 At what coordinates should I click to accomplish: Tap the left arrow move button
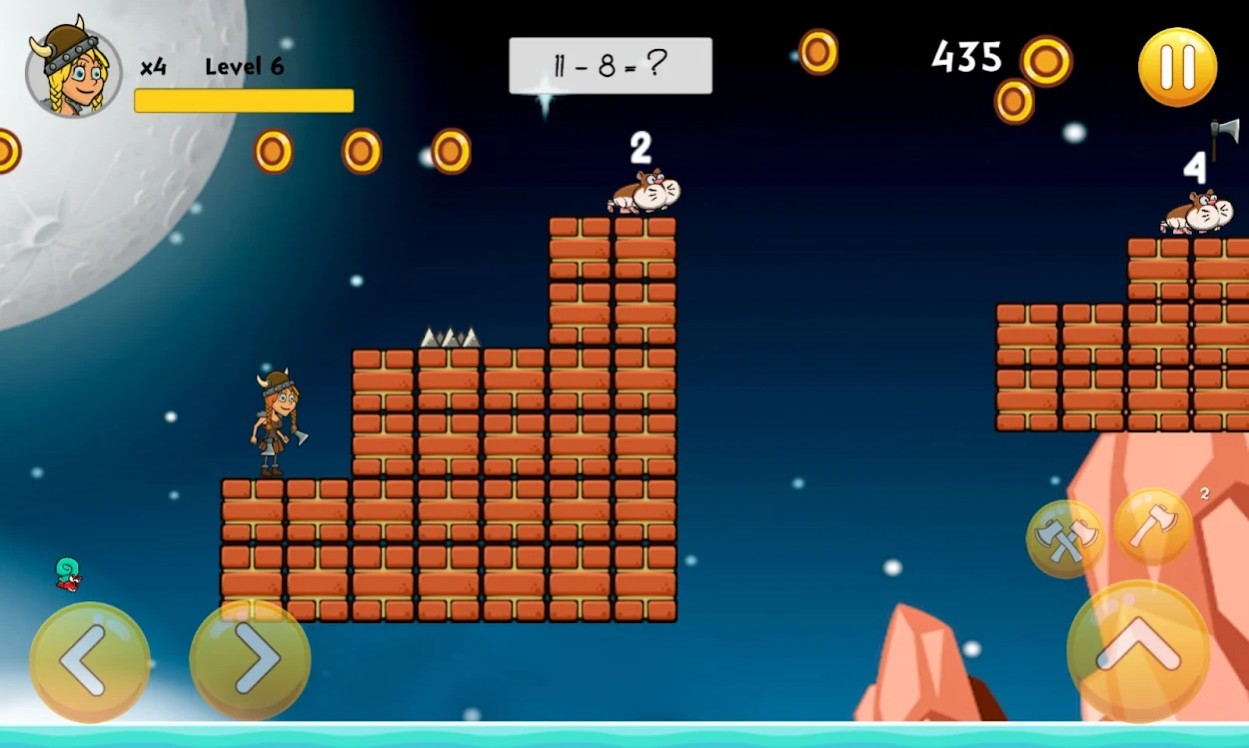(89, 661)
